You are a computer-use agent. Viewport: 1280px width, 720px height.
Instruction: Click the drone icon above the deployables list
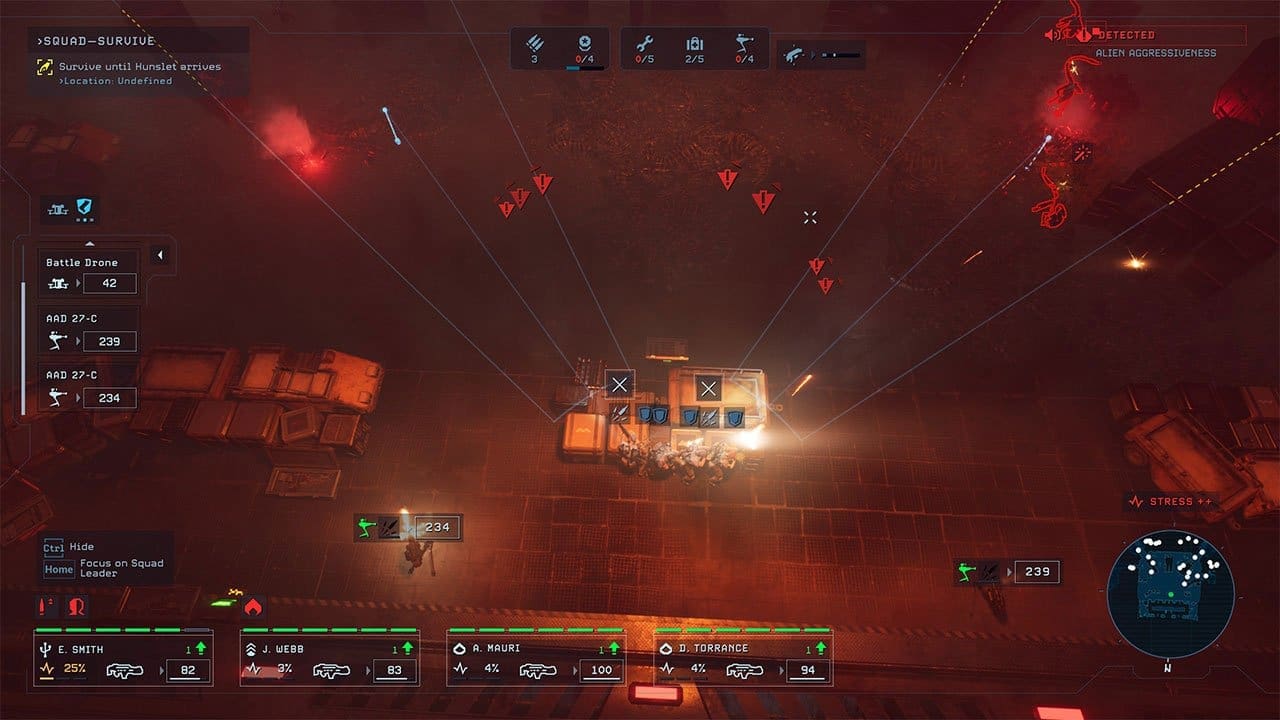coord(55,209)
